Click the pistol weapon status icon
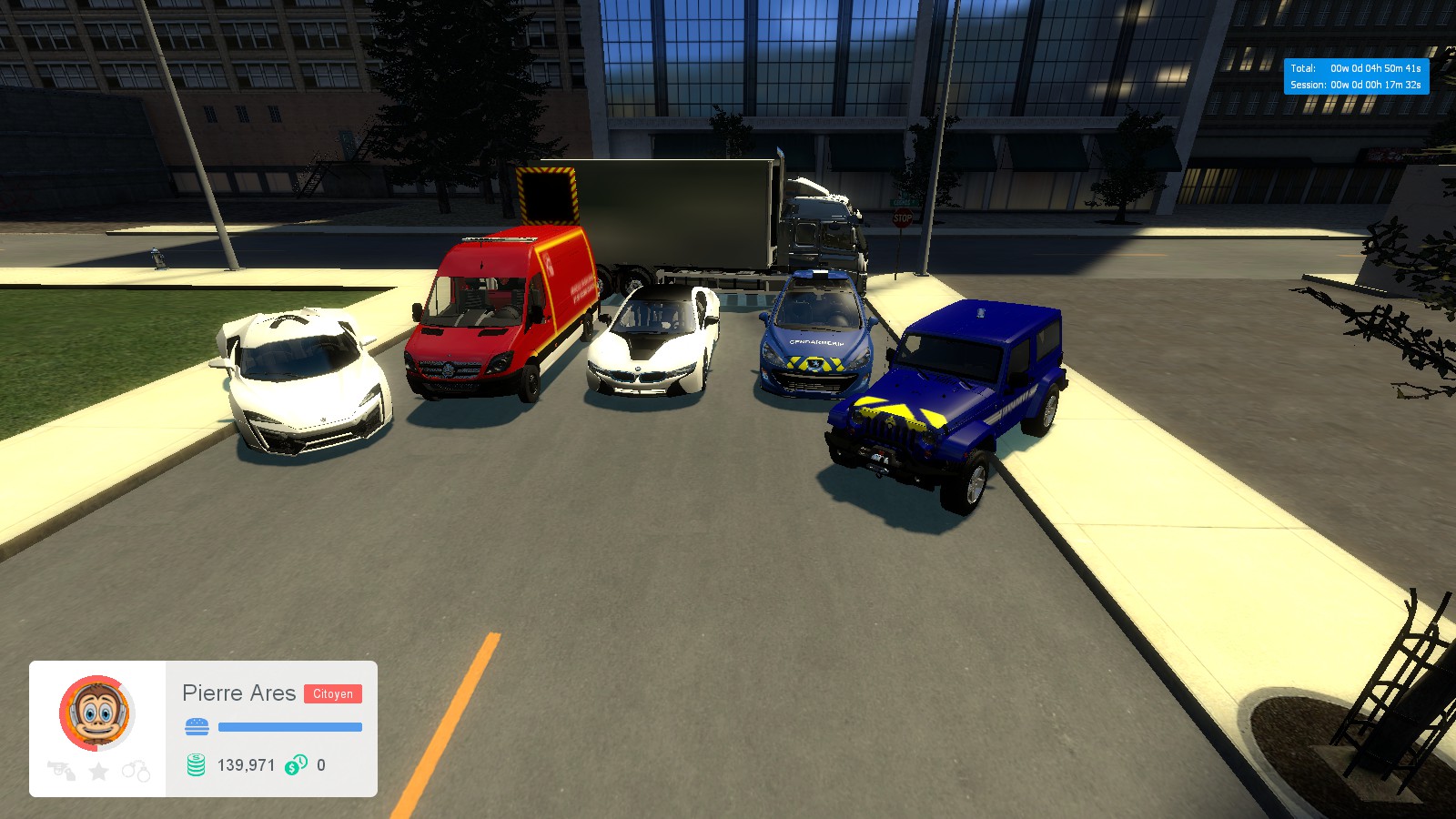The image size is (1456, 819). tap(60, 769)
